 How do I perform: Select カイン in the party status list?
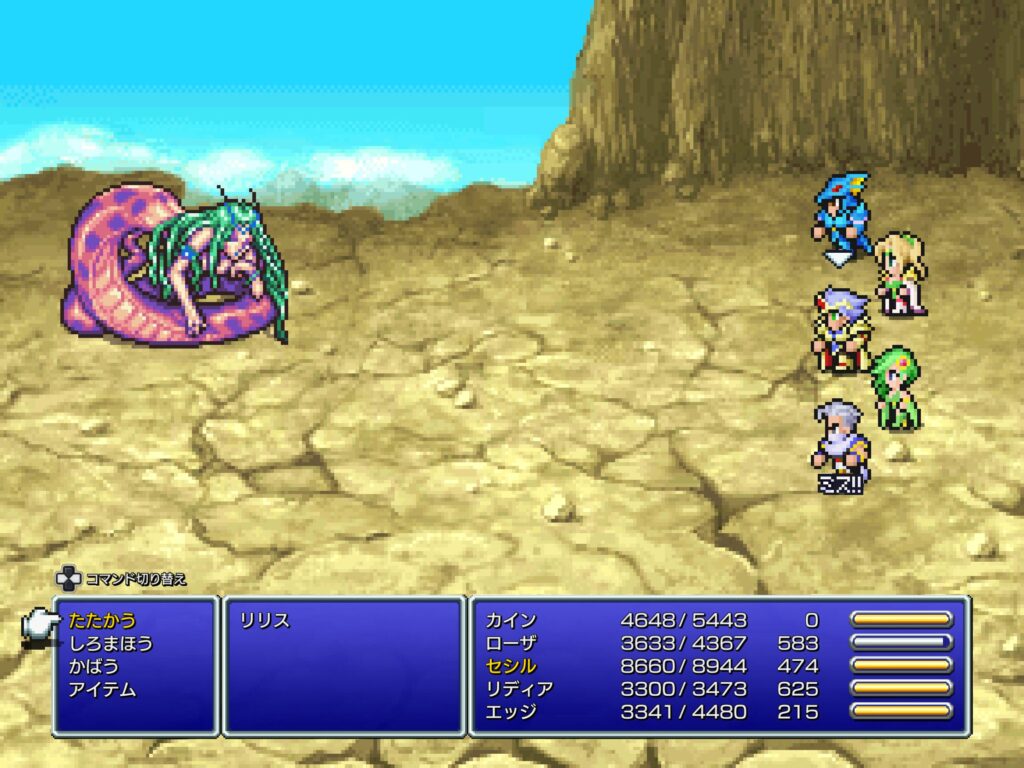pos(514,620)
